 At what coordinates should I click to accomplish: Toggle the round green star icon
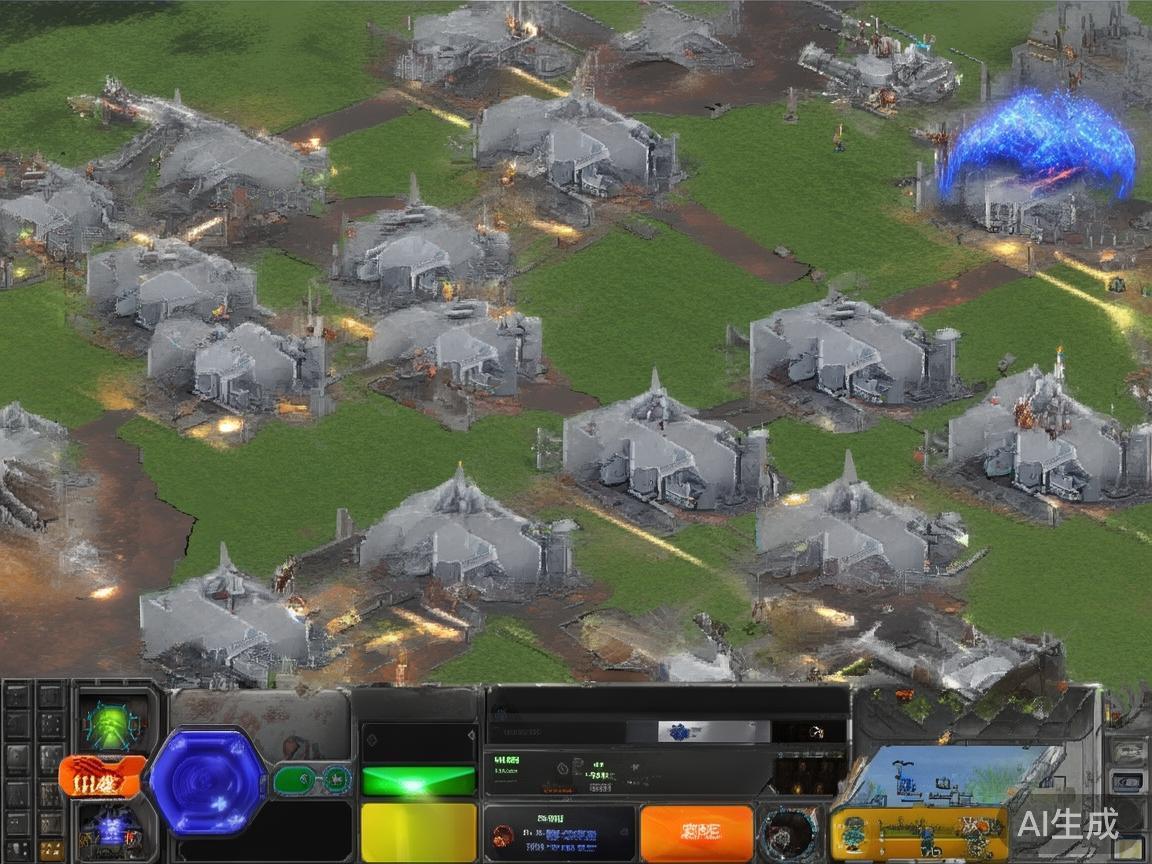point(337,779)
